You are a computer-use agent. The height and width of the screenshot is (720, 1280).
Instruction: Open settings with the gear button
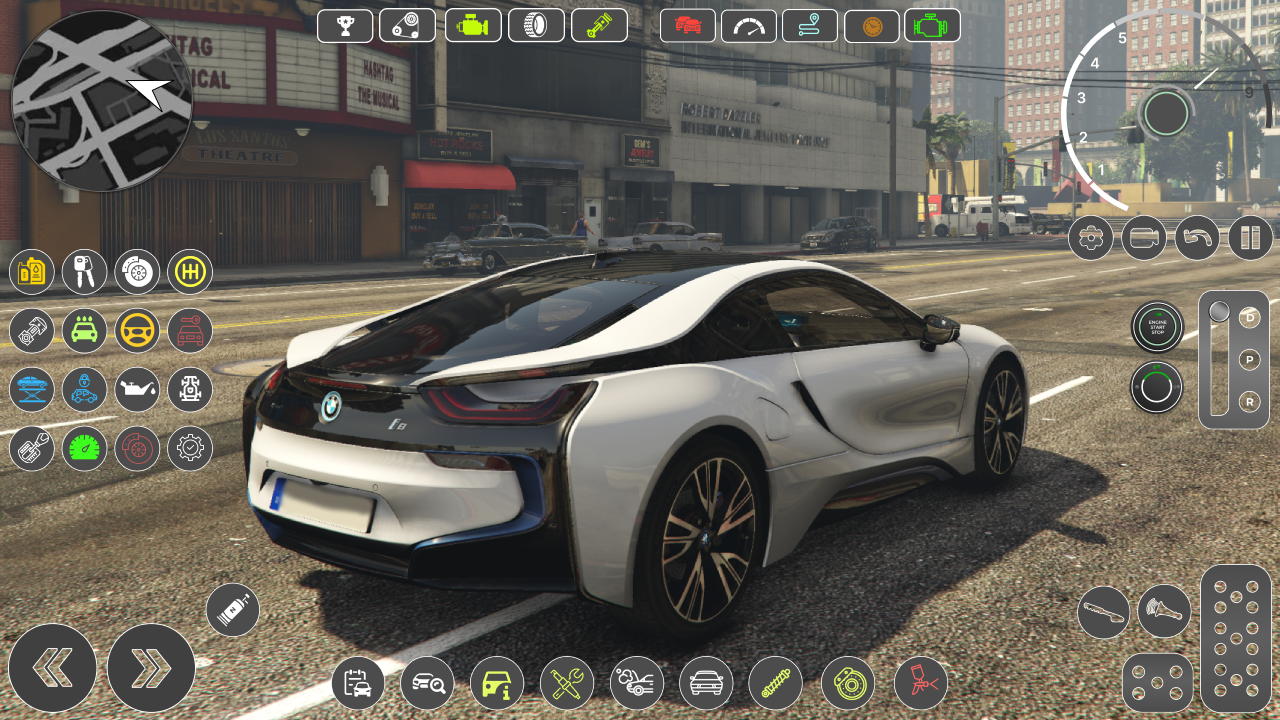pyautogui.click(x=1091, y=238)
